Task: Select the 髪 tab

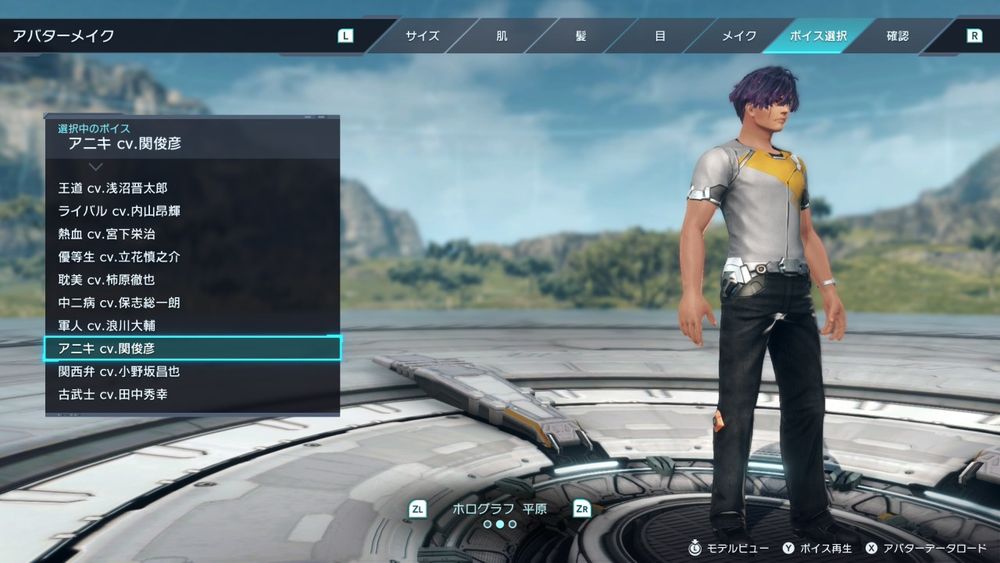Action: [581, 36]
